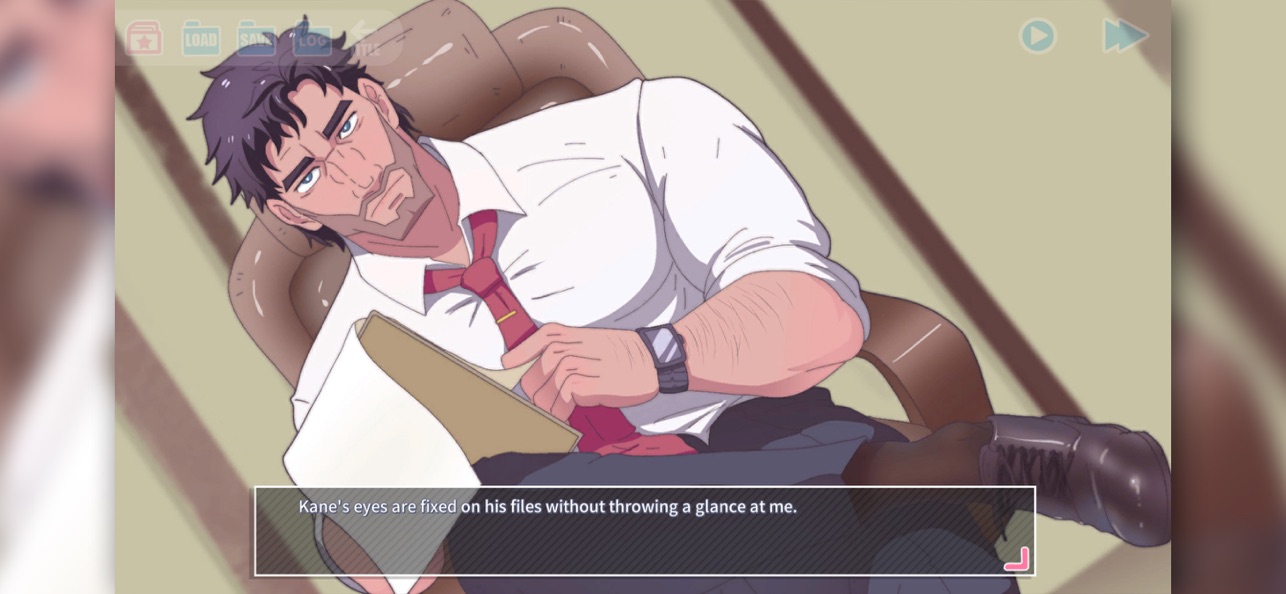Open the SAVE game folder
The width and height of the screenshot is (1286, 594).
[256, 38]
